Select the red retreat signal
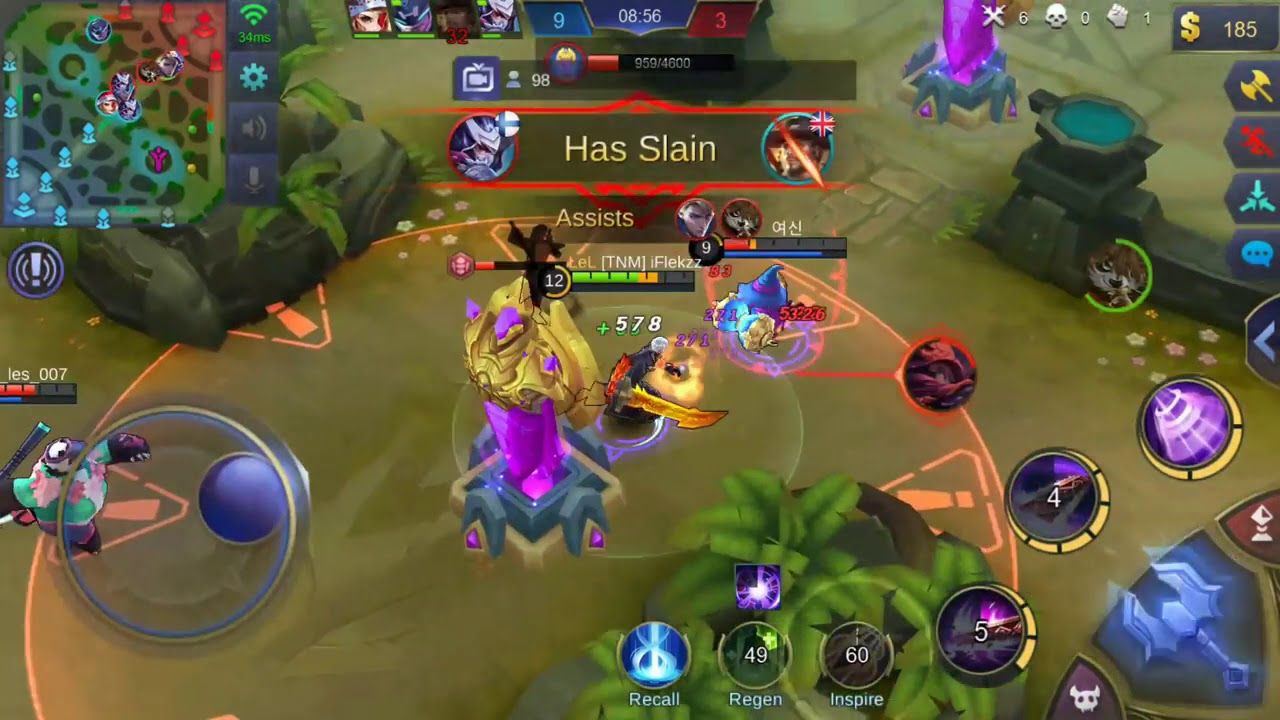Image resolution: width=1280 pixels, height=720 pixels. point(1255,142)
